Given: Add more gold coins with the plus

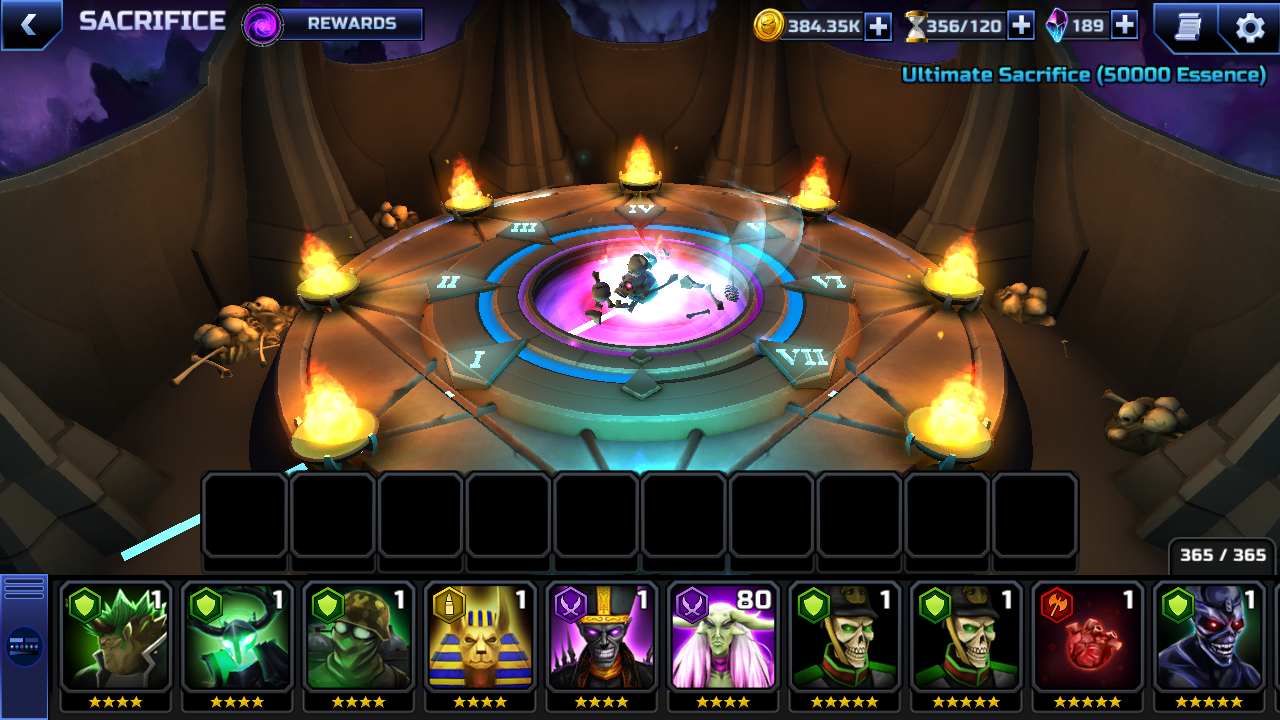Looking at the screenshot, I should [878, 26].
